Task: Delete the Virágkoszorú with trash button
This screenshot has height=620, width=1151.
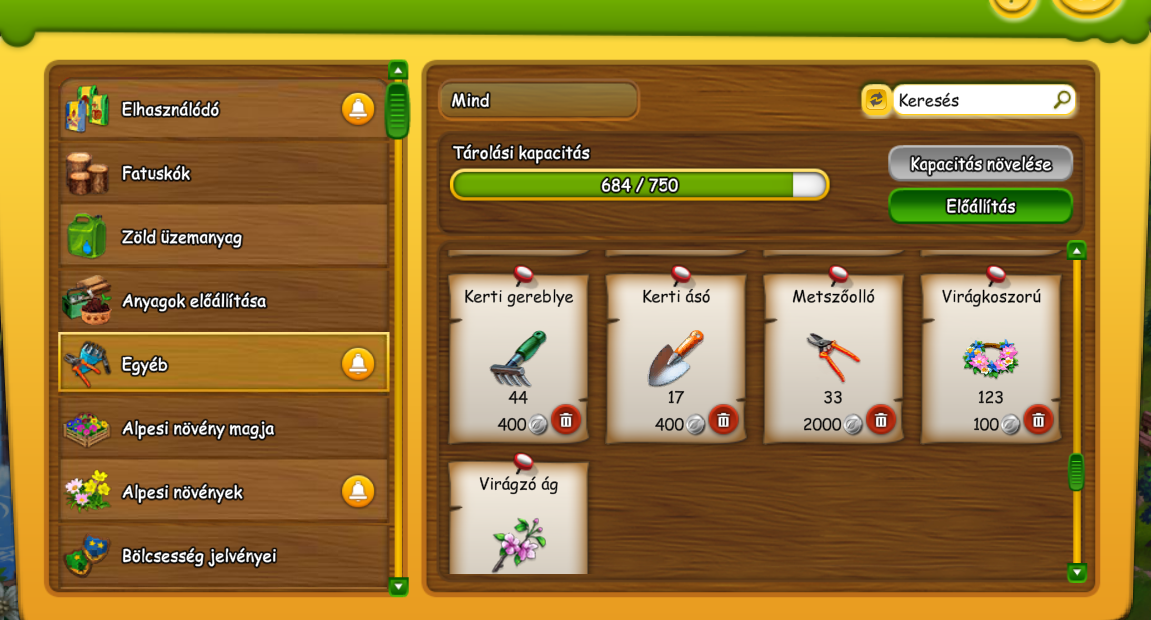Action: [1038, 420]
